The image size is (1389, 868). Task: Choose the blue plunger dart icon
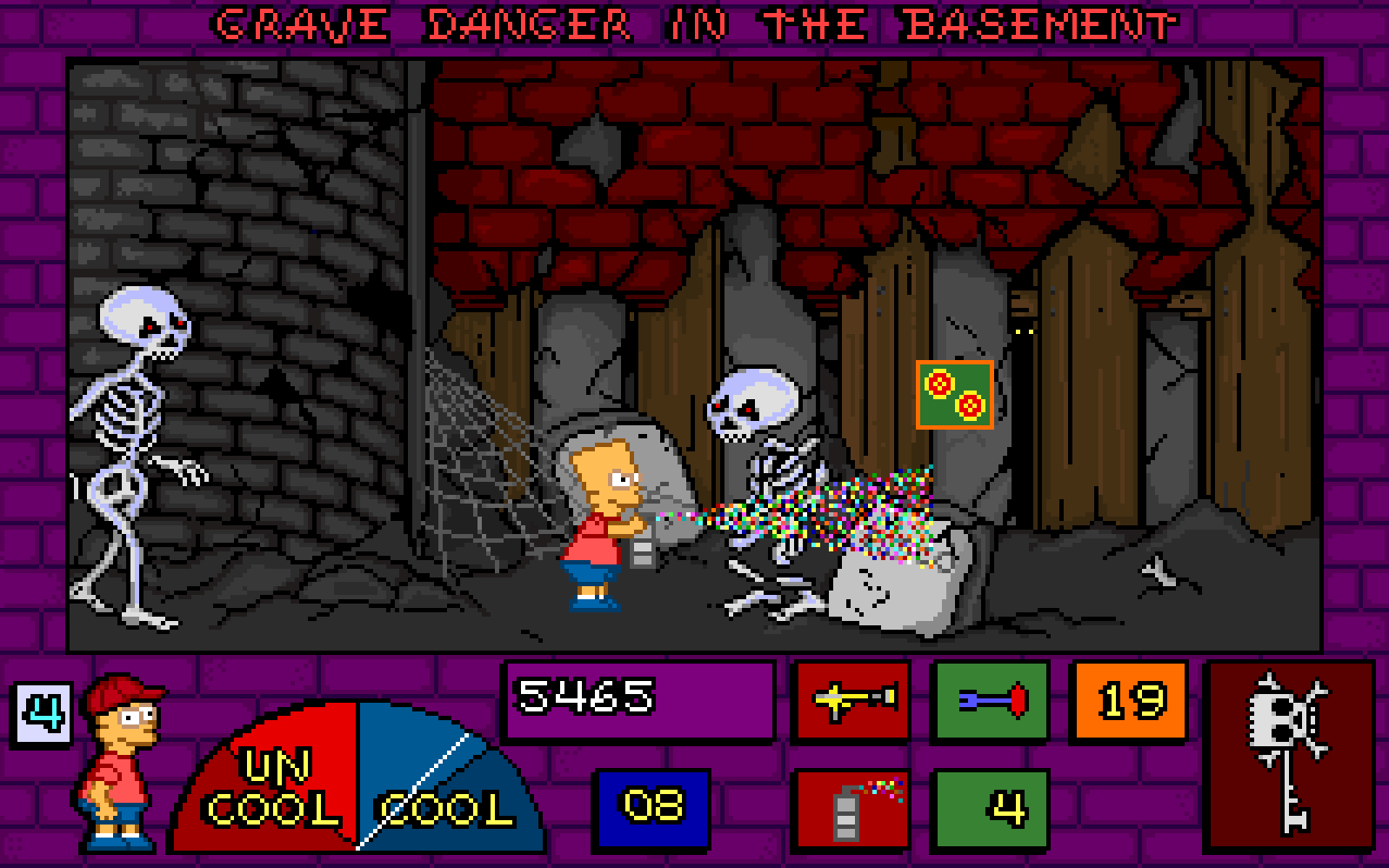pyautogui.click(x=990, y=700)
